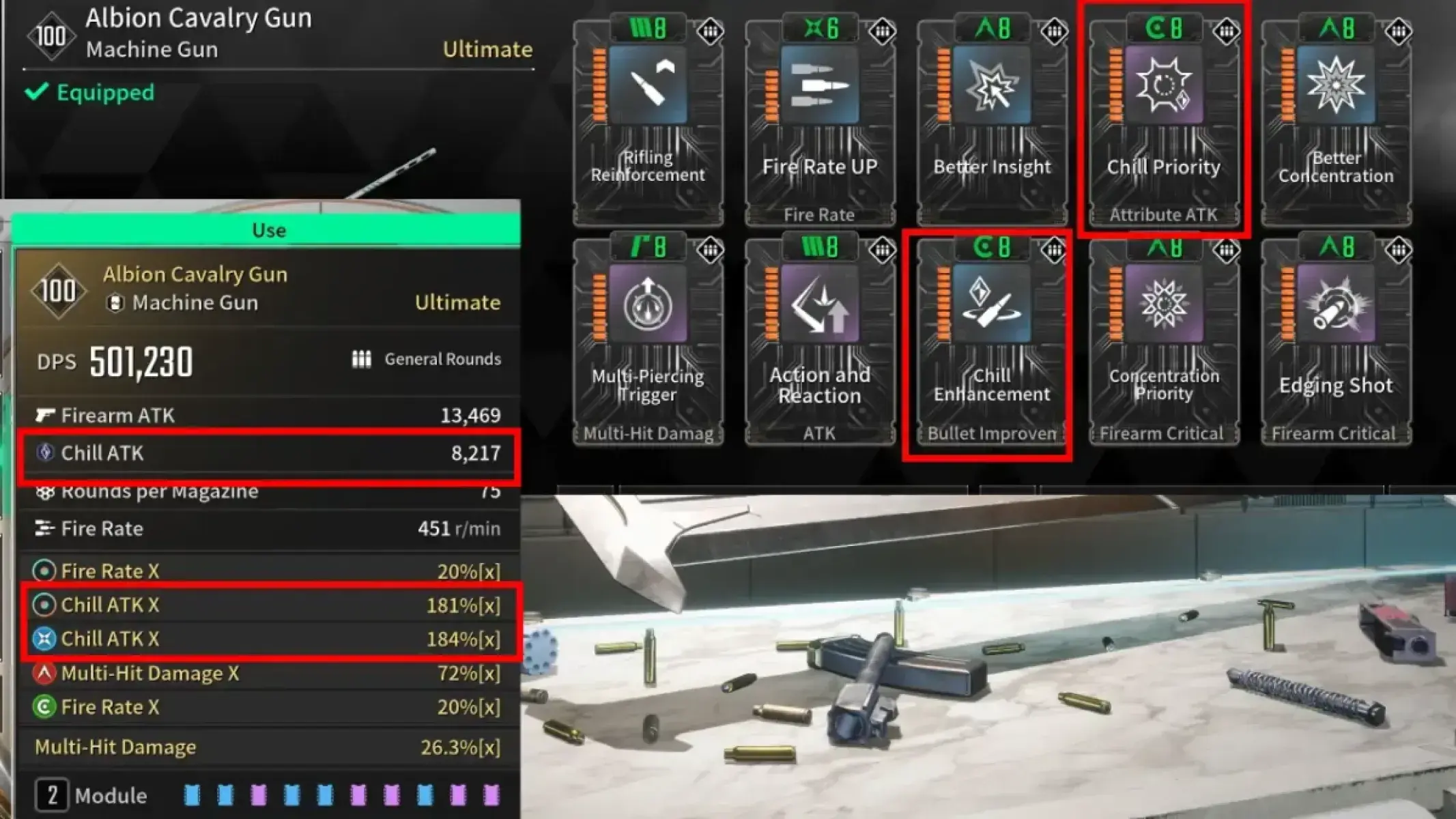Toggle the Equipped status checkmark
This screenshot has height=819, width=1456.
[x=39, y=93]
